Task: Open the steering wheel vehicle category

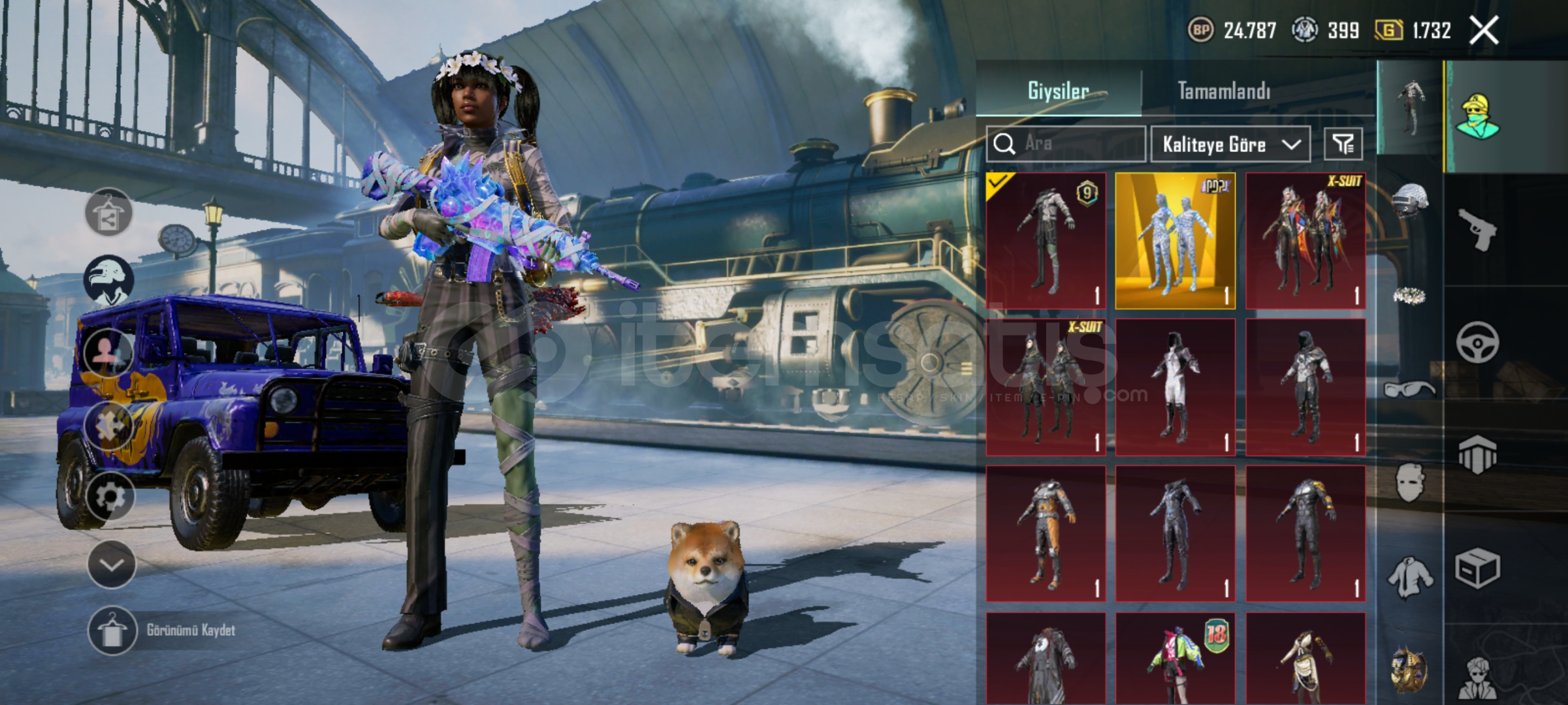Action: tap(1477, 342)
